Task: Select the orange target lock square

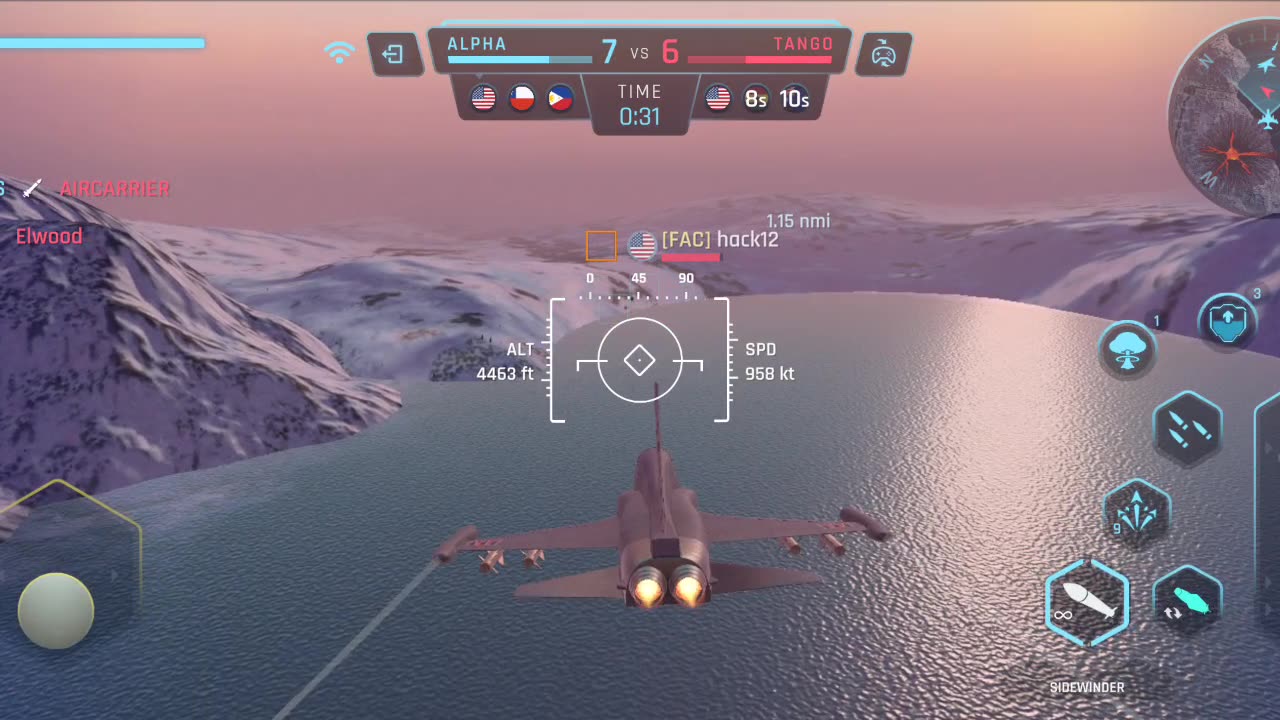Action: point(601,246)
